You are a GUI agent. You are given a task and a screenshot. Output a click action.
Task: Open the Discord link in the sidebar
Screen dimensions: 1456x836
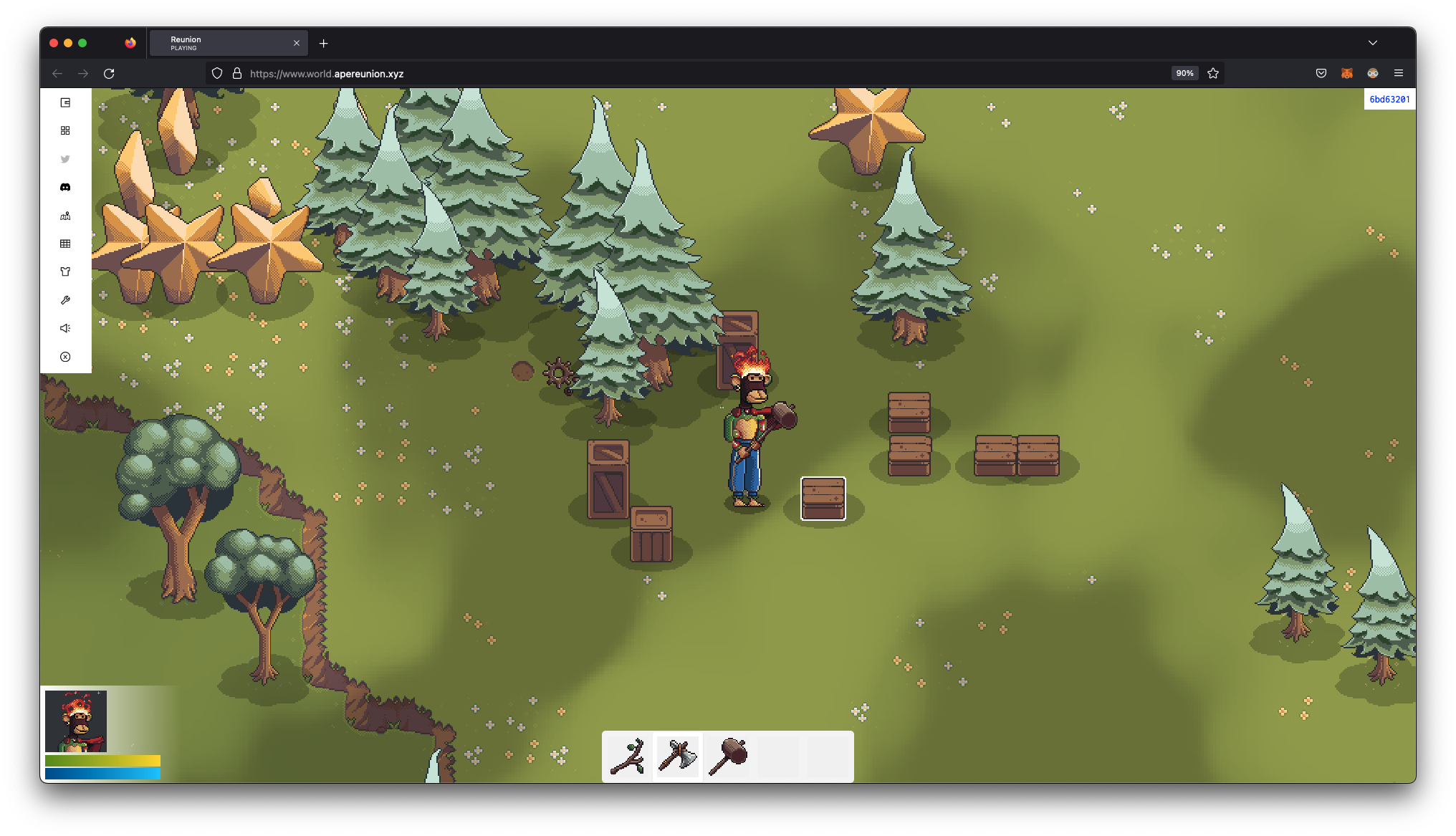[65, 187]
